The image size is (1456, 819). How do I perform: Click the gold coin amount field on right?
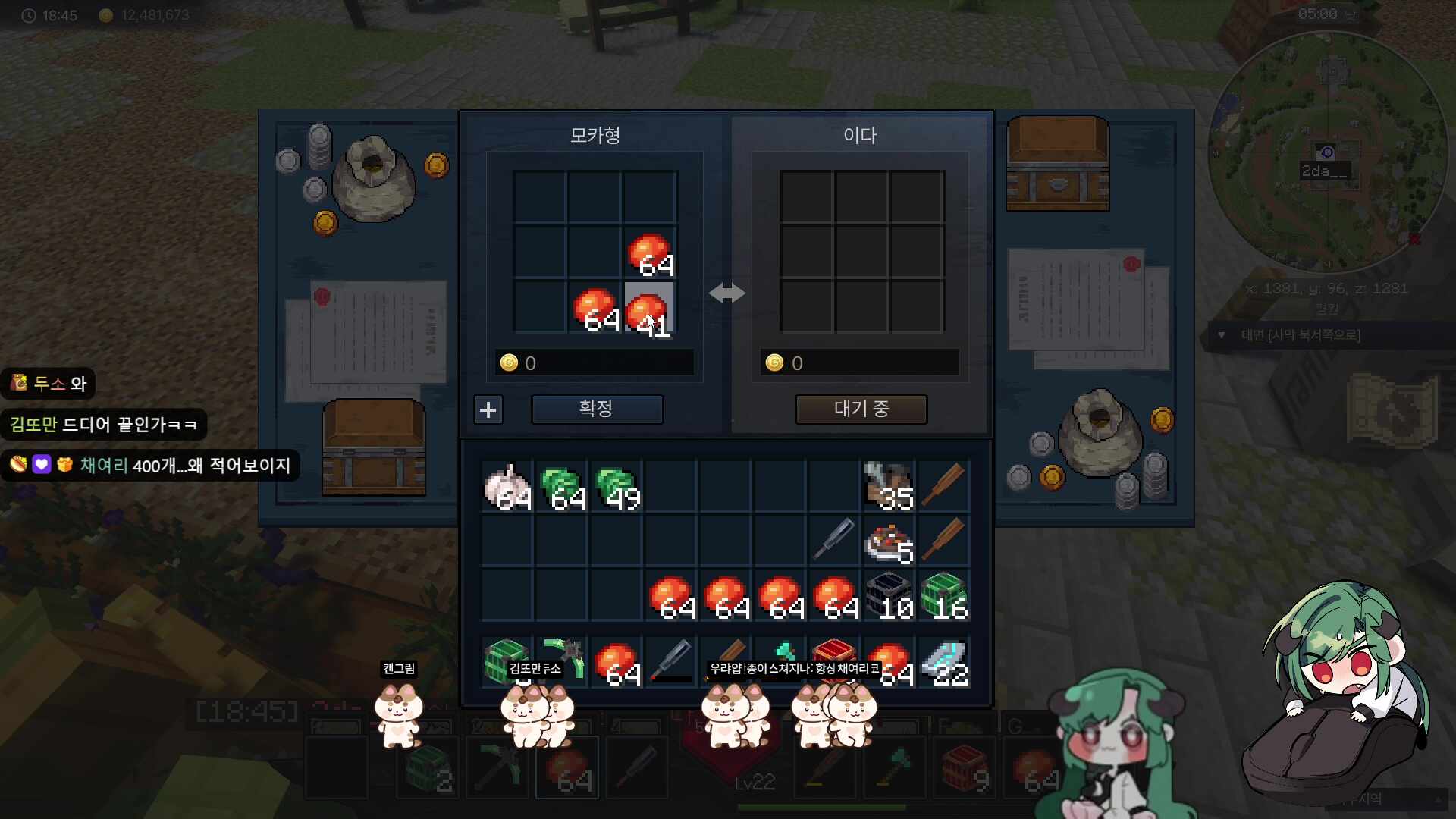[x=861, y=362]
